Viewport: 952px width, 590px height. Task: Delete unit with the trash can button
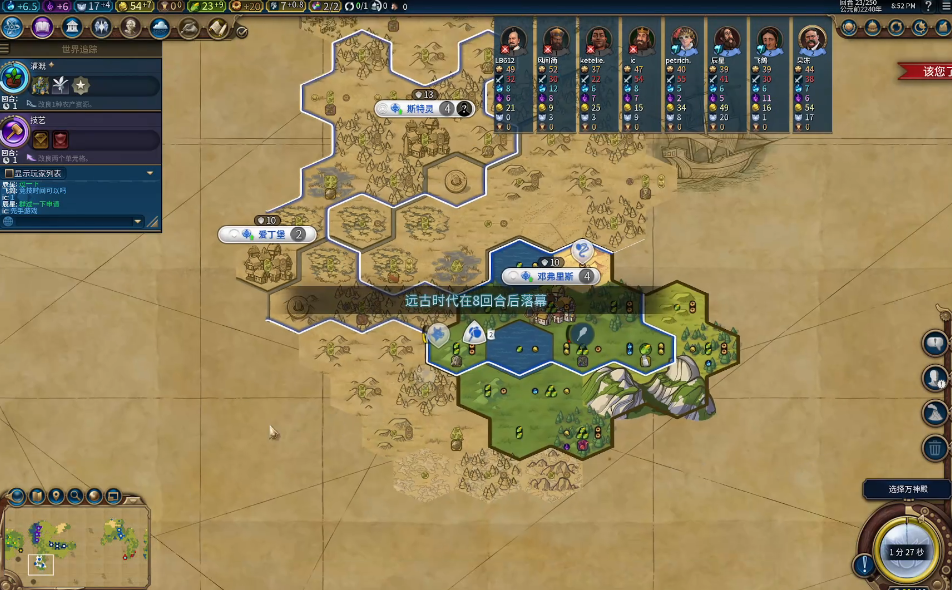coord(935,448)
